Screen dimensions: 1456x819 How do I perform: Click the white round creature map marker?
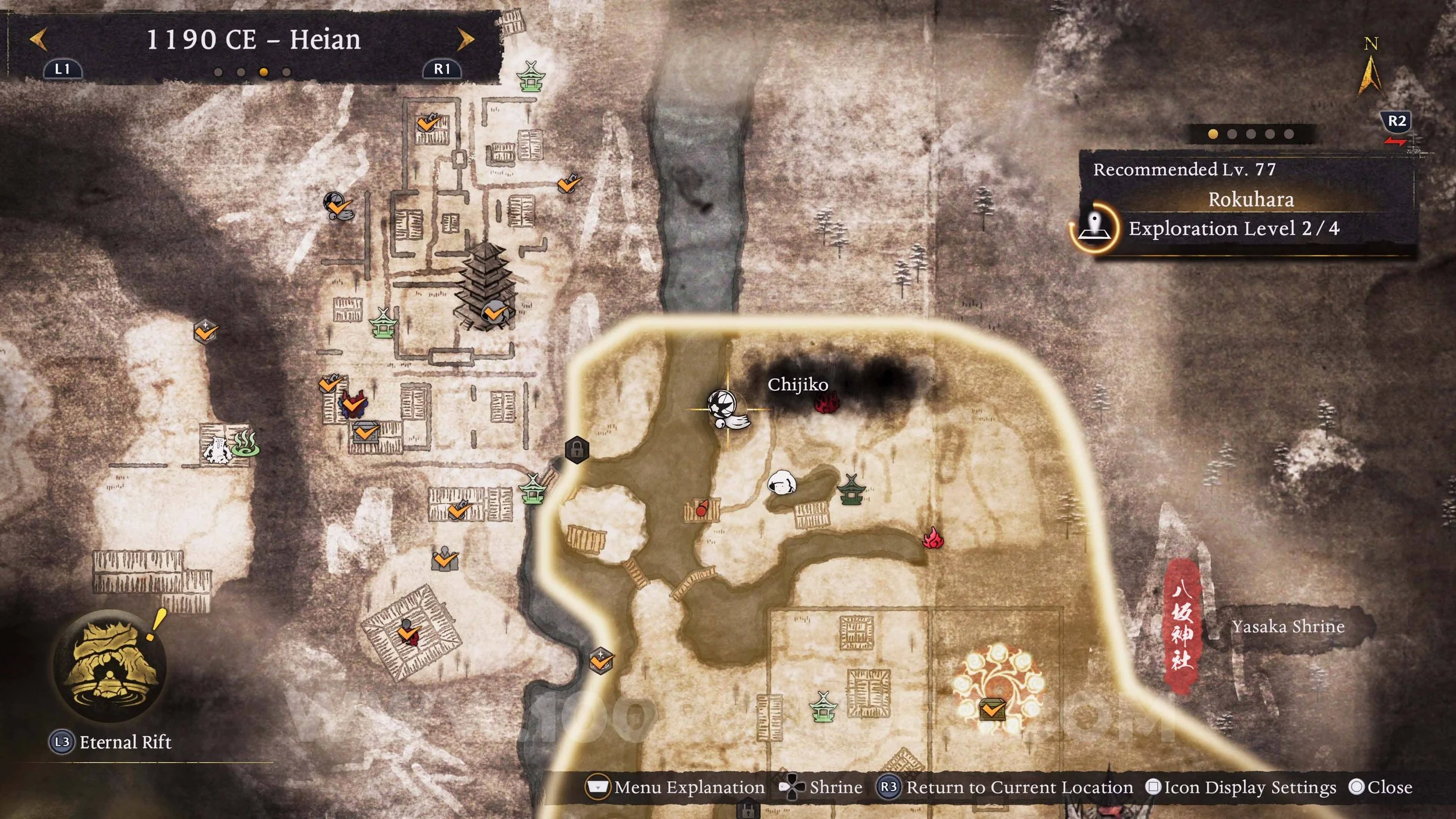(x=781, y=483)
